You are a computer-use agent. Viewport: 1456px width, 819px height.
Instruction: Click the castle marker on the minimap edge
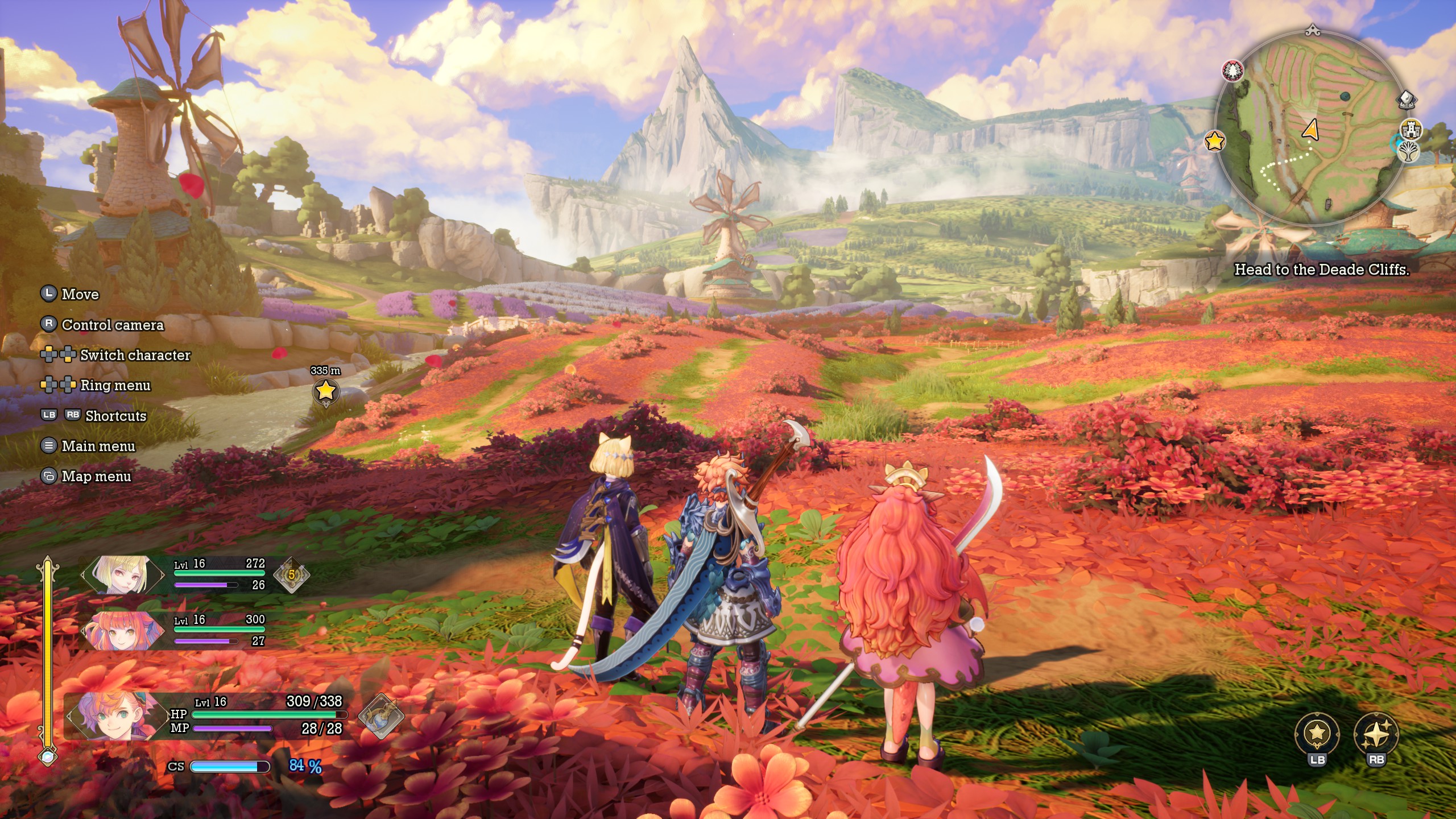click(x=1411, y=130)
